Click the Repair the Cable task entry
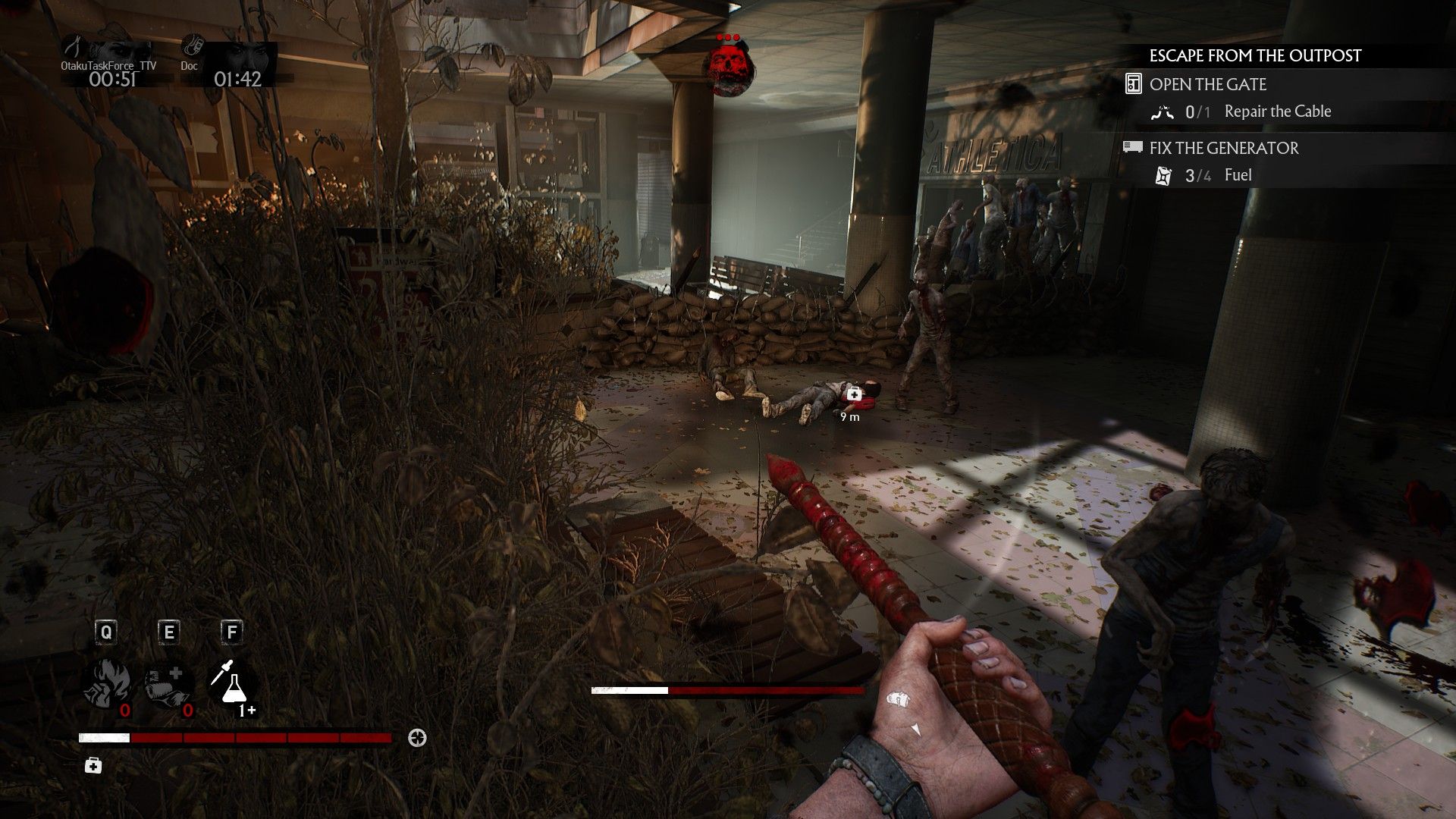The image size is (1456, 819). 1277,112
